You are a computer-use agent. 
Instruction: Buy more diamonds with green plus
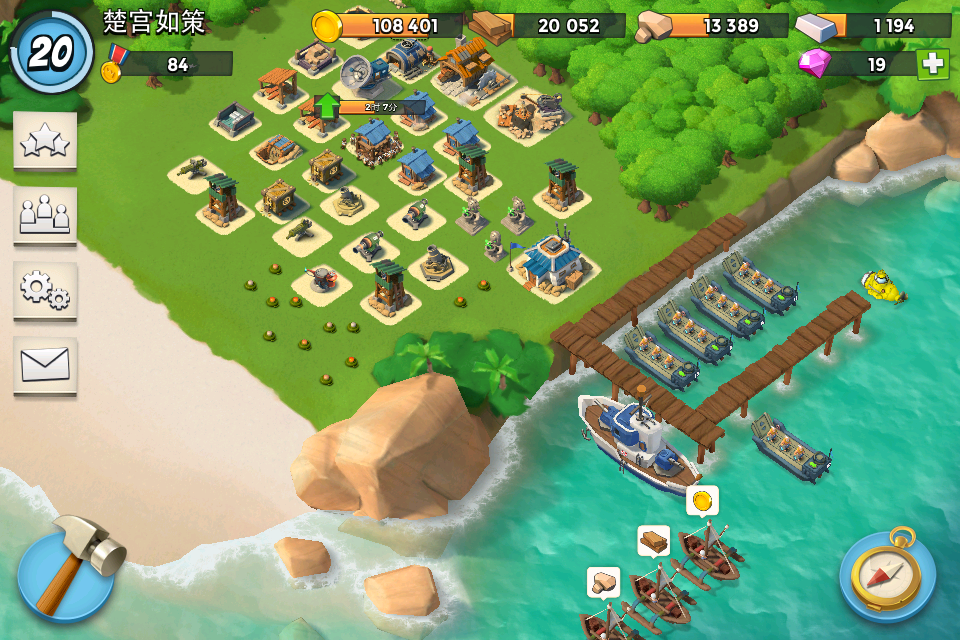(x=932, y=64)
